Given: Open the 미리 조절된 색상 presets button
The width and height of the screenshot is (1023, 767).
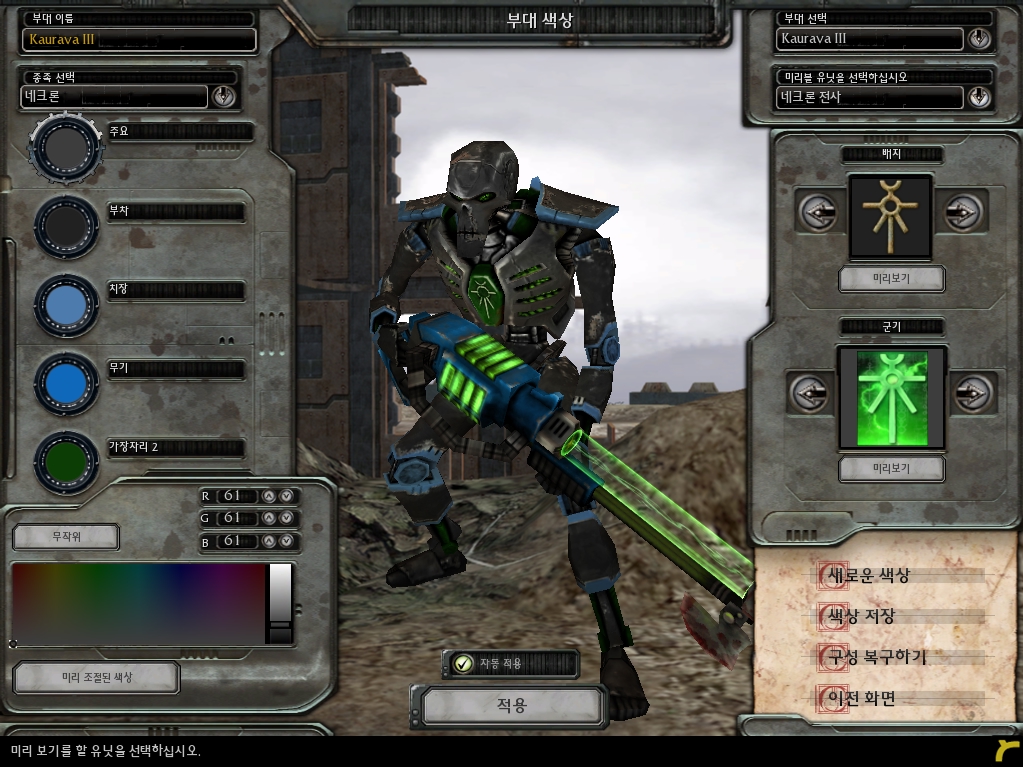Looking at the screenshot, I should pos(96,677).
